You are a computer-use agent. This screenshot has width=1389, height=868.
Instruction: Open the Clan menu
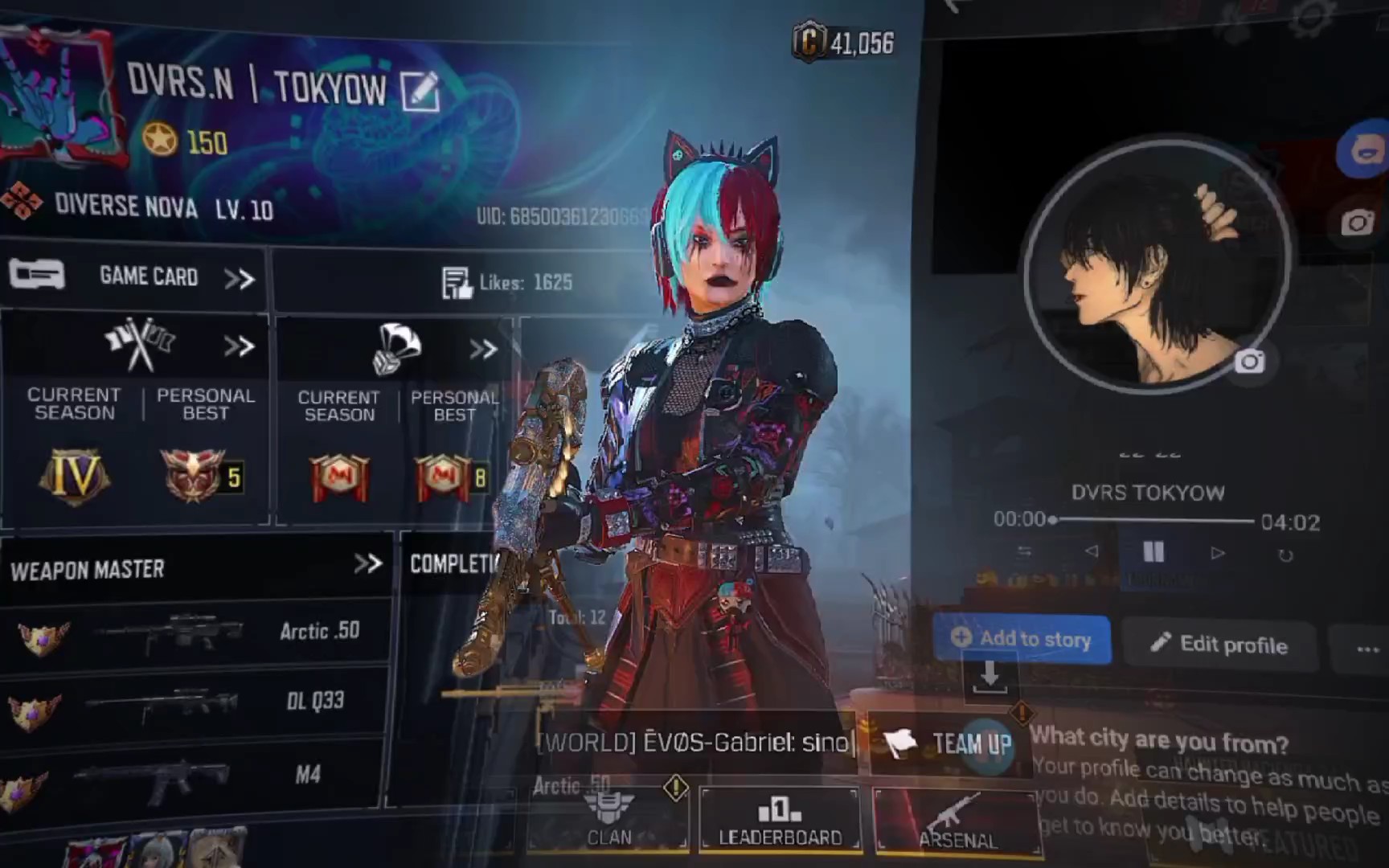[608, 820]
